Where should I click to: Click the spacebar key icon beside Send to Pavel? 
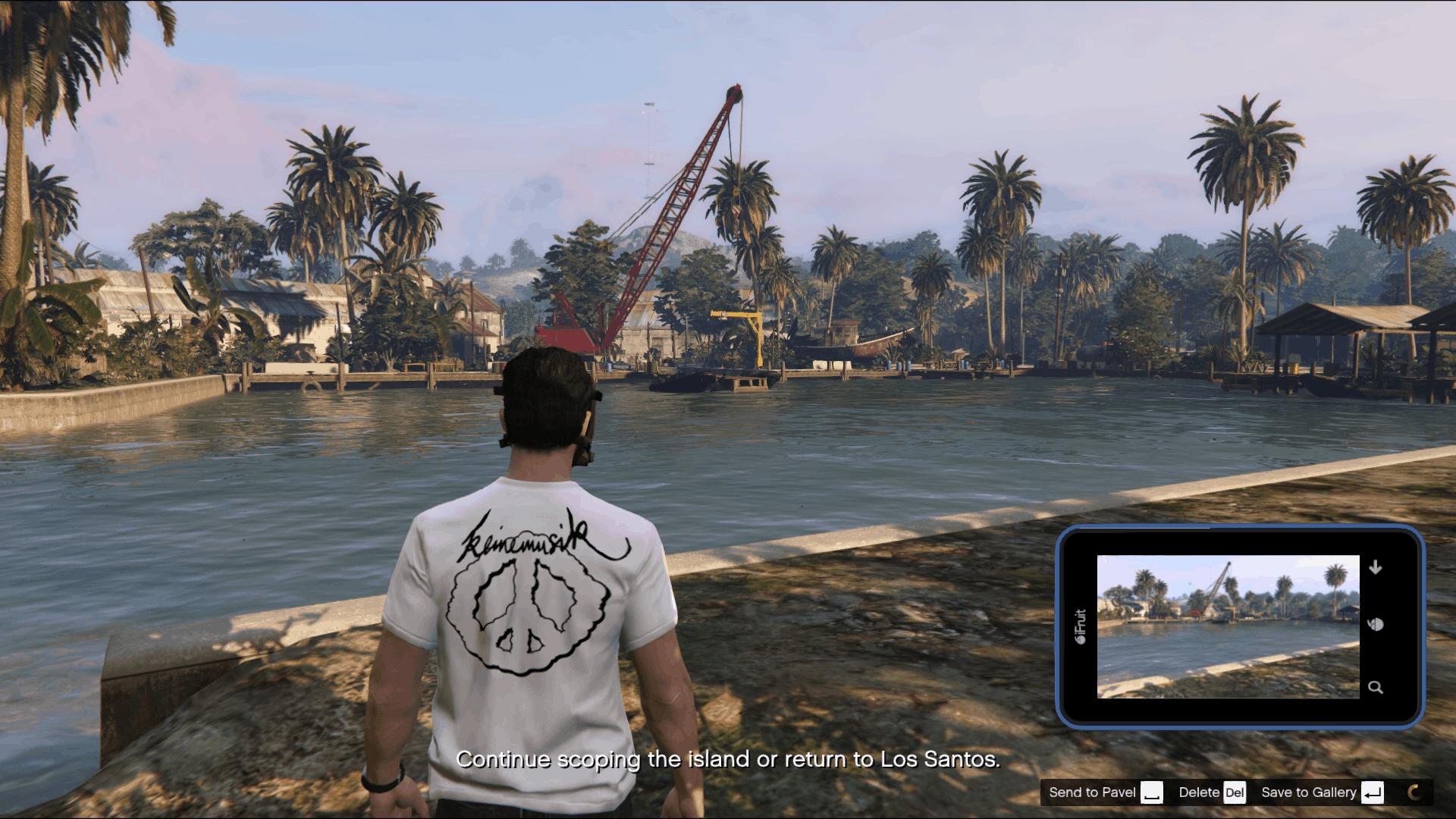1153,792
